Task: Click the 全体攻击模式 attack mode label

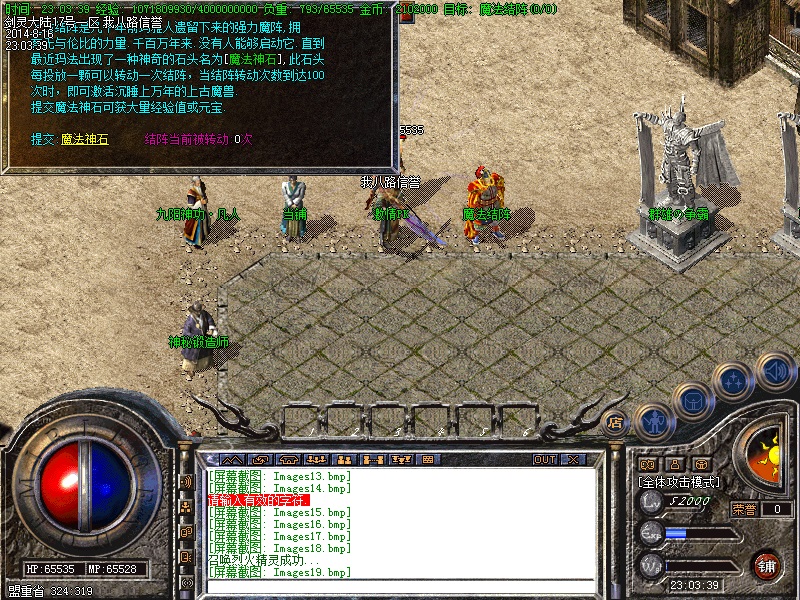Action: click(x=678, y=481)
